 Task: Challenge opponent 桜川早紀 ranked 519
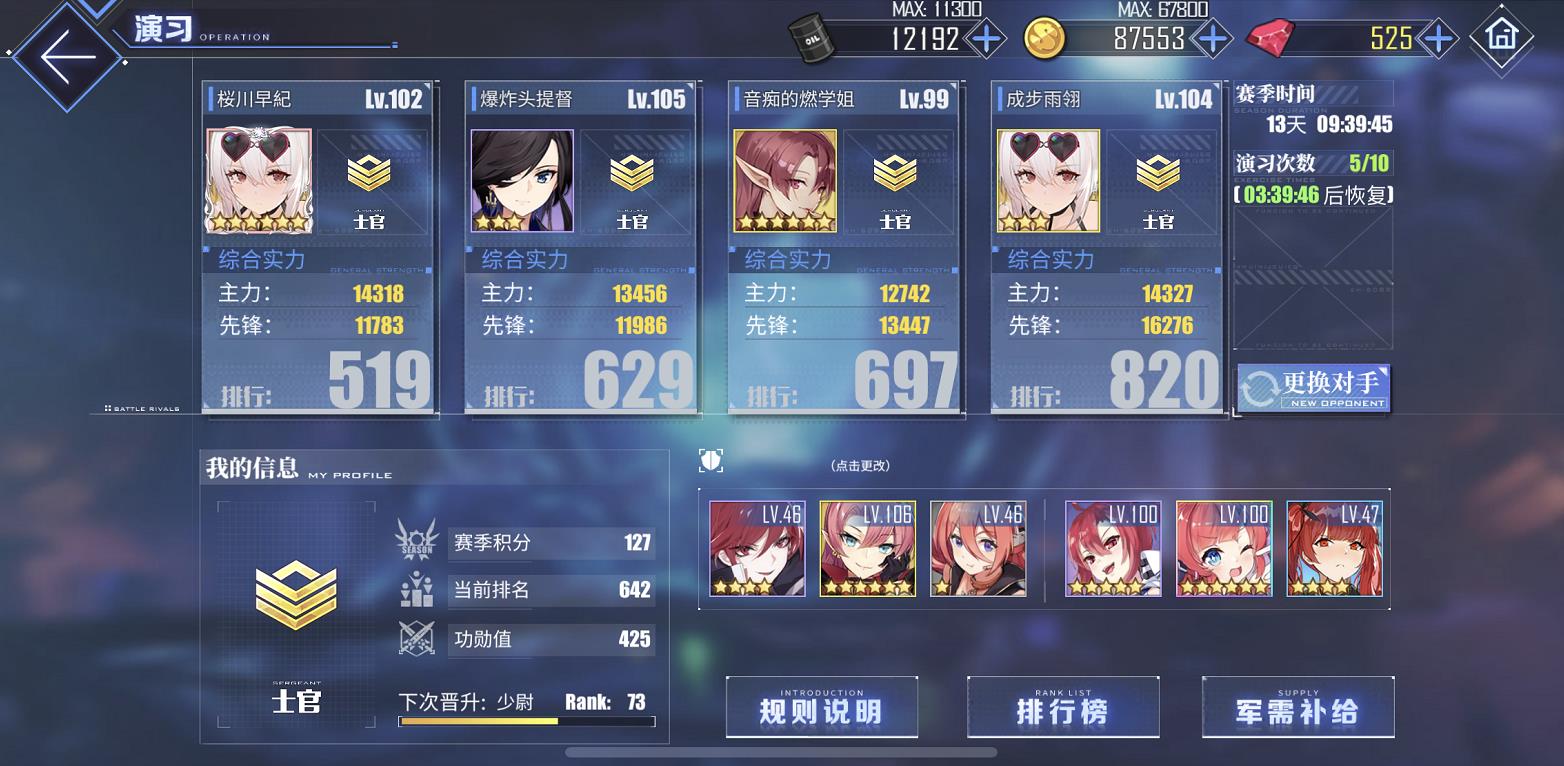coord(319,247)
